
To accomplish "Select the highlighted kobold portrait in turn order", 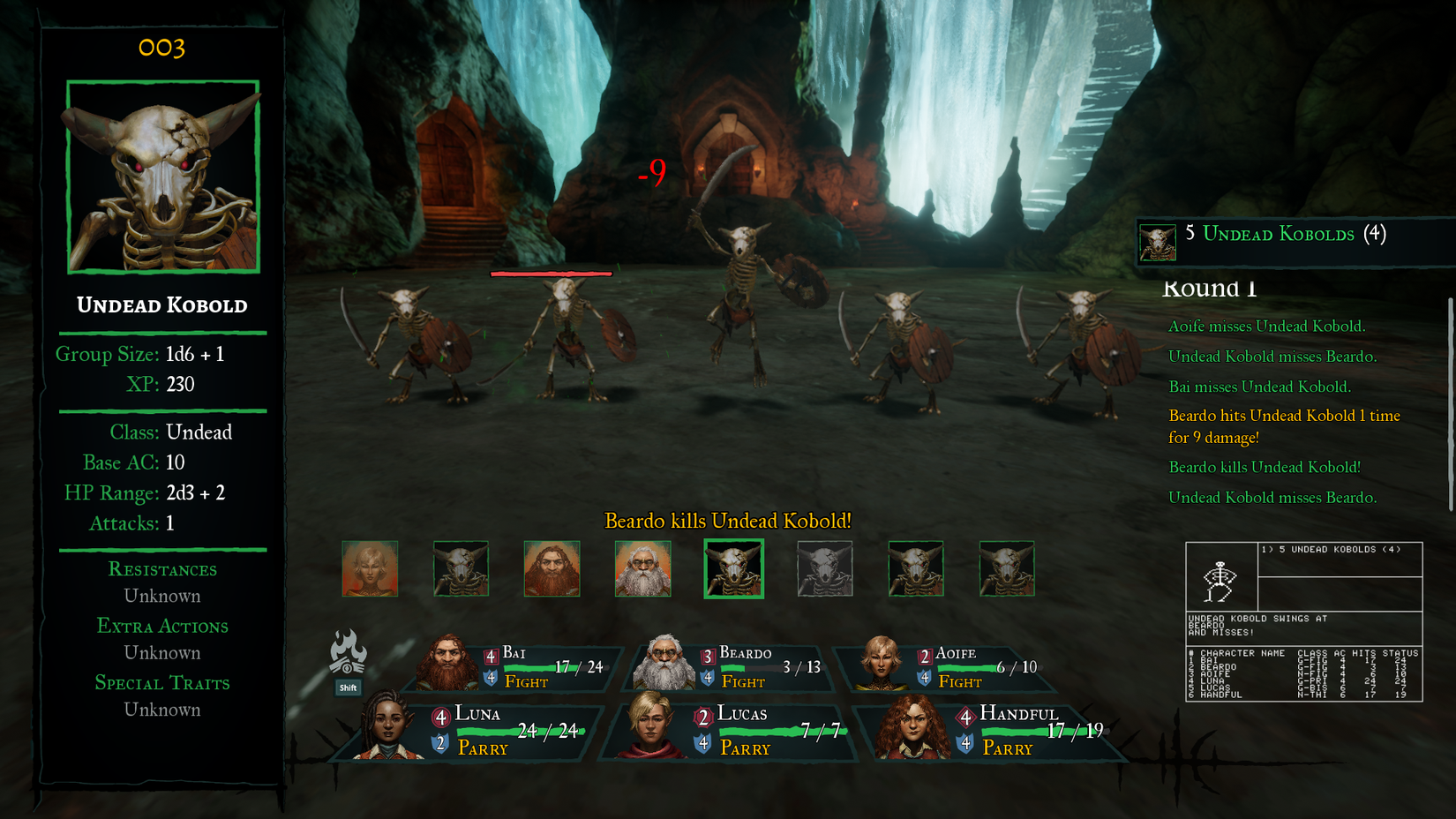I will pos(733,568).
